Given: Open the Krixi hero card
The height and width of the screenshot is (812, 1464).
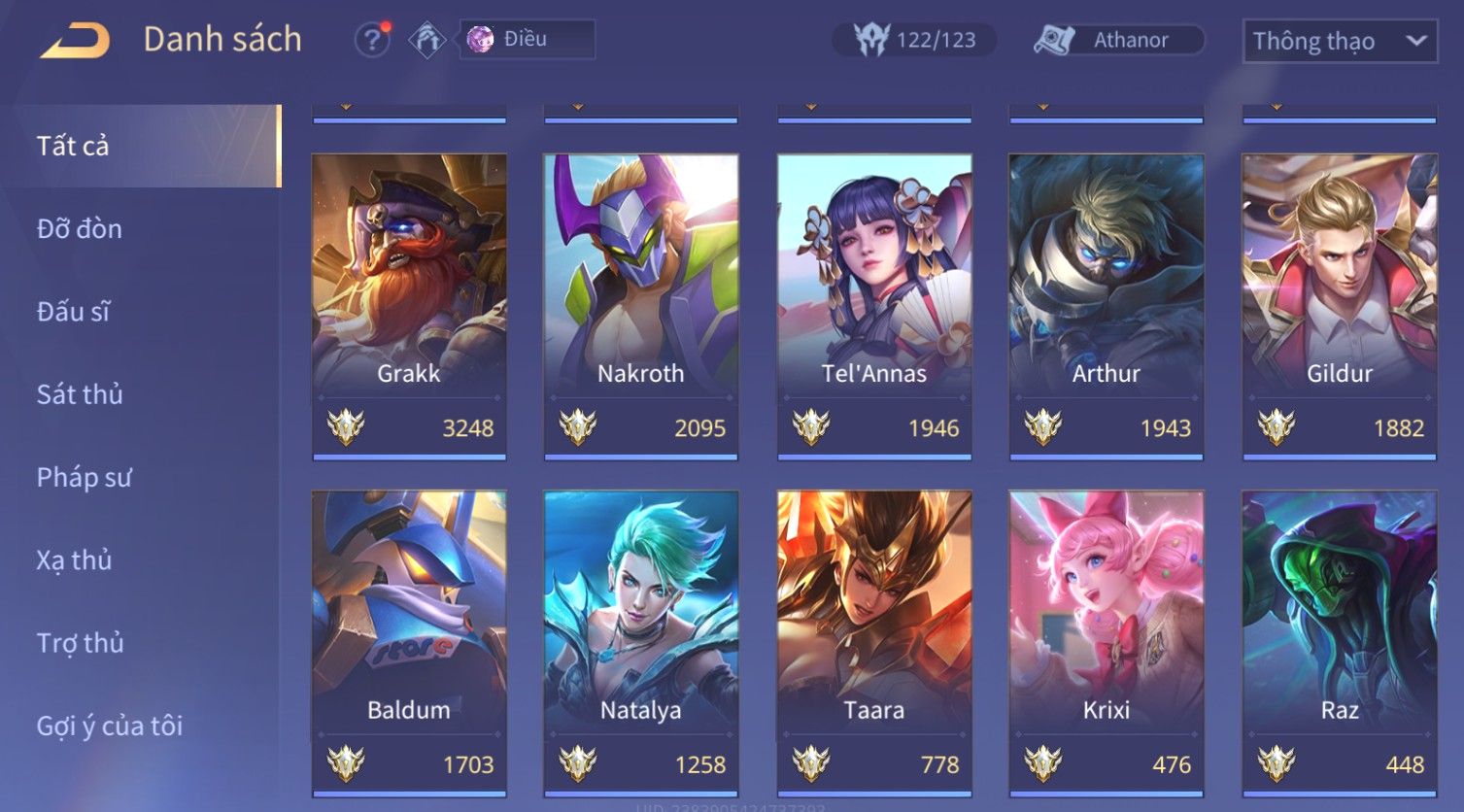Looking at the screenshot, I should (1107, 642).
